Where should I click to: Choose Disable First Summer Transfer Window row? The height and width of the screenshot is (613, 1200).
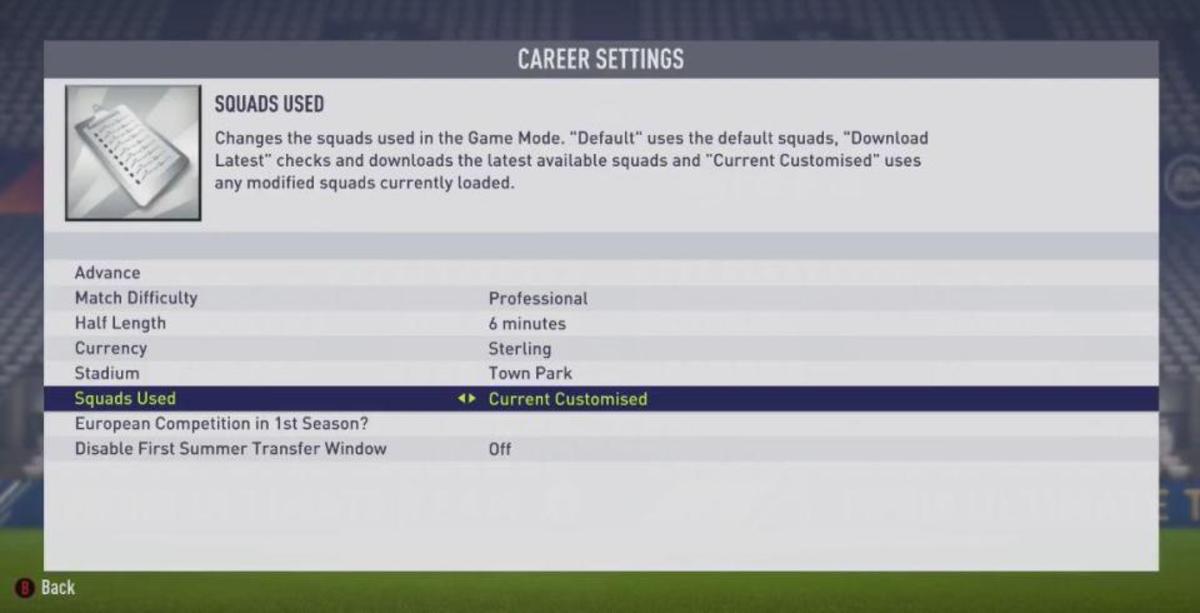(230, 449)
